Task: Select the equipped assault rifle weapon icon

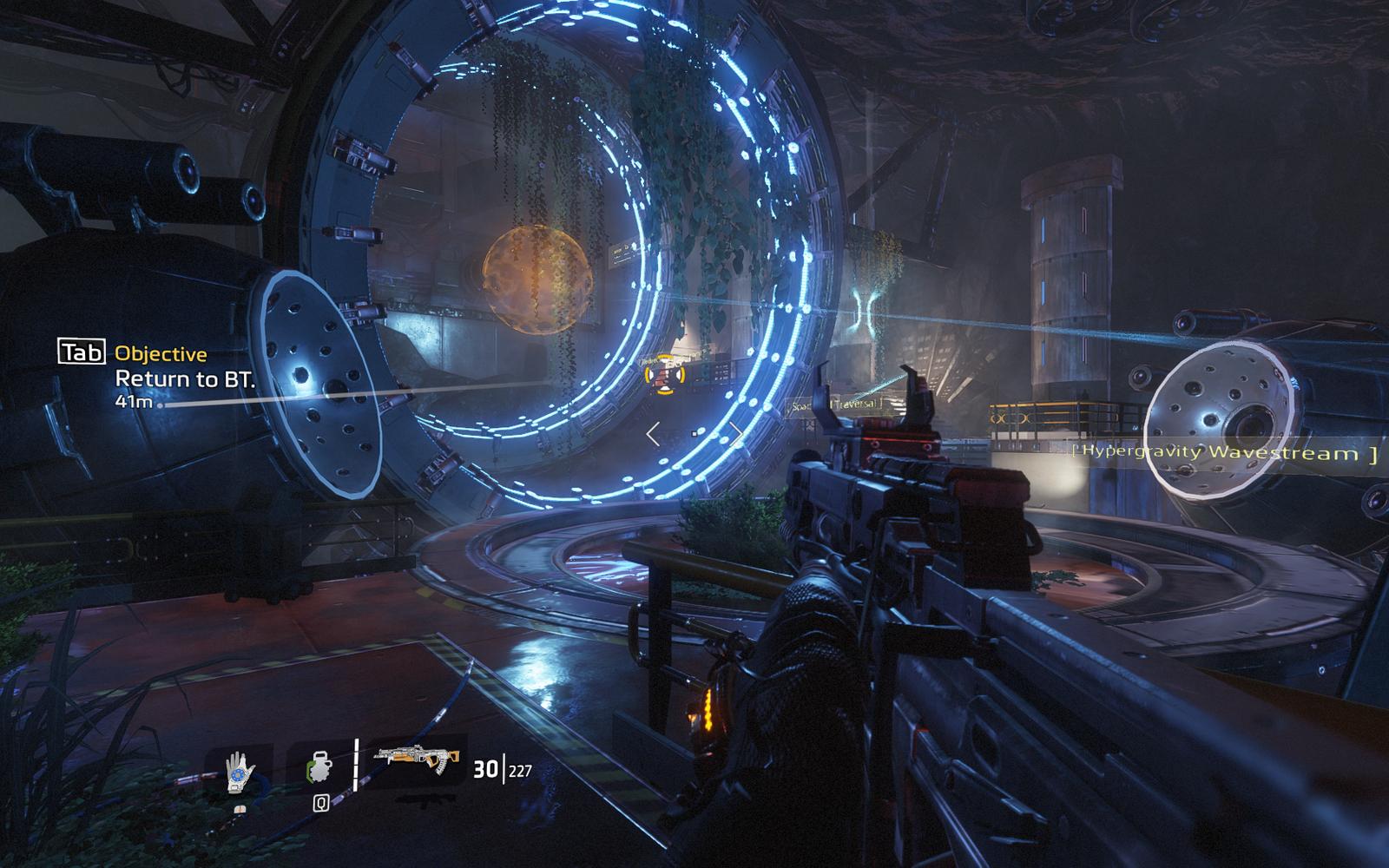Action: [x=417, y=761]
